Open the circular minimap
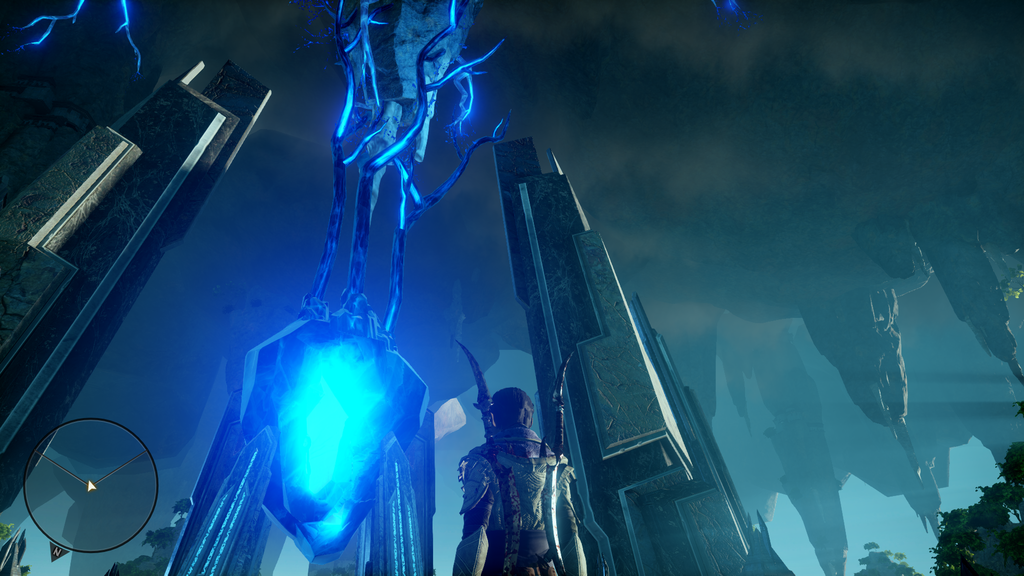The image size is (1024, 576). (x=90, y=485)
